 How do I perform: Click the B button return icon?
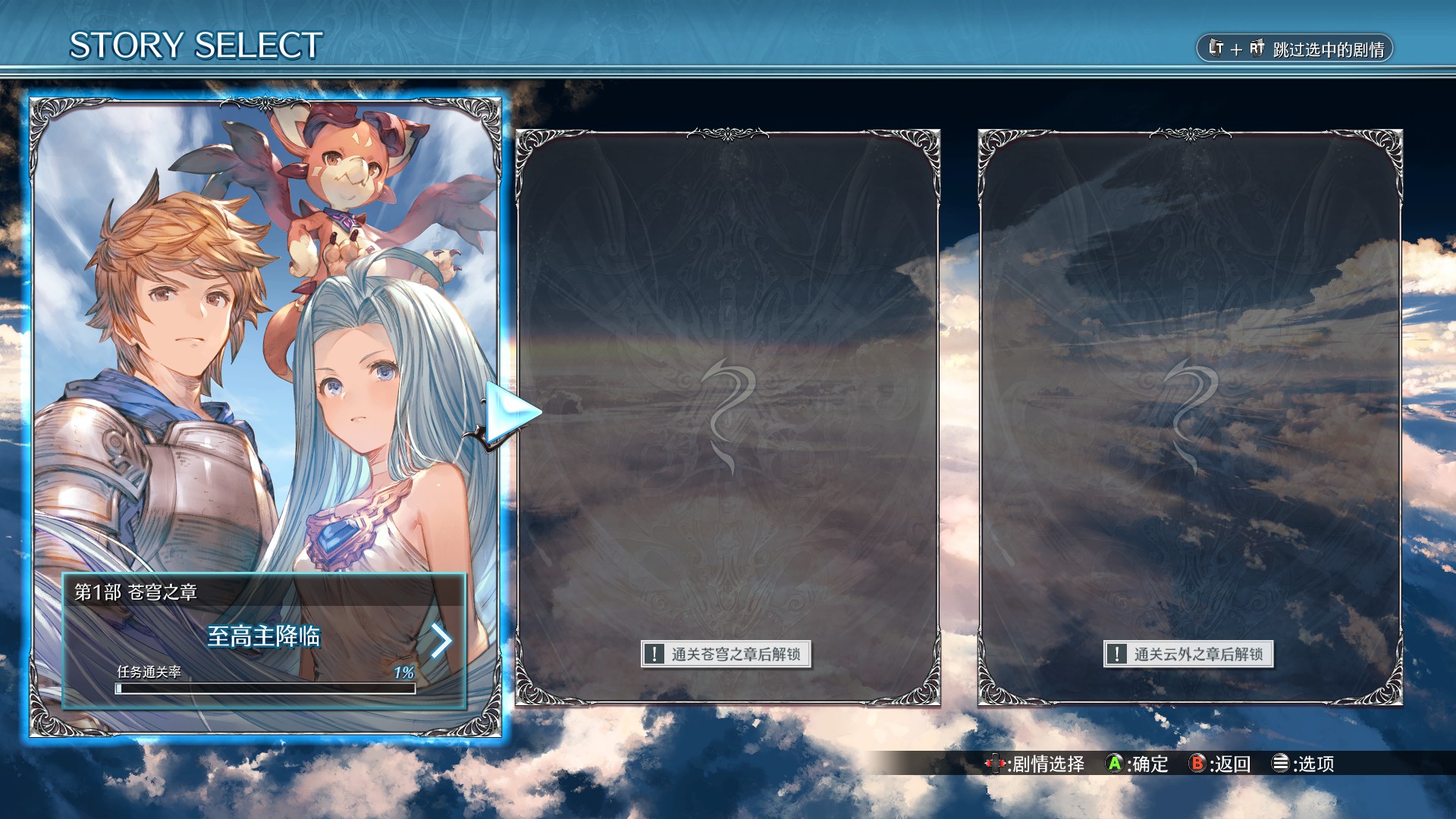point(1197,763)
